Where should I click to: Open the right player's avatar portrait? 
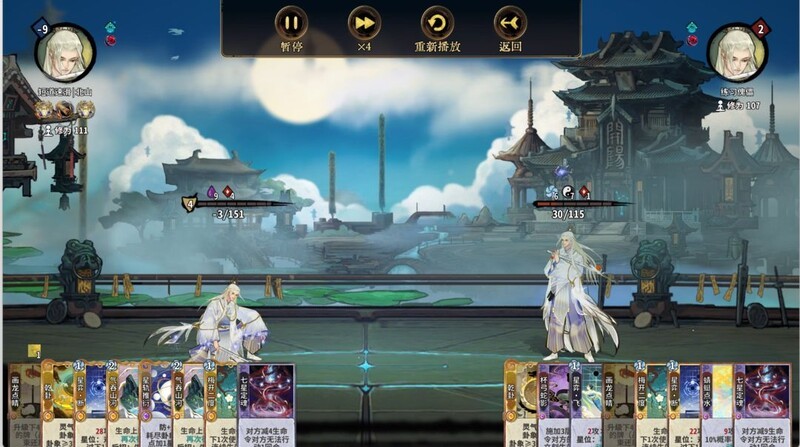pyautogui.click(x=738, y=53)
